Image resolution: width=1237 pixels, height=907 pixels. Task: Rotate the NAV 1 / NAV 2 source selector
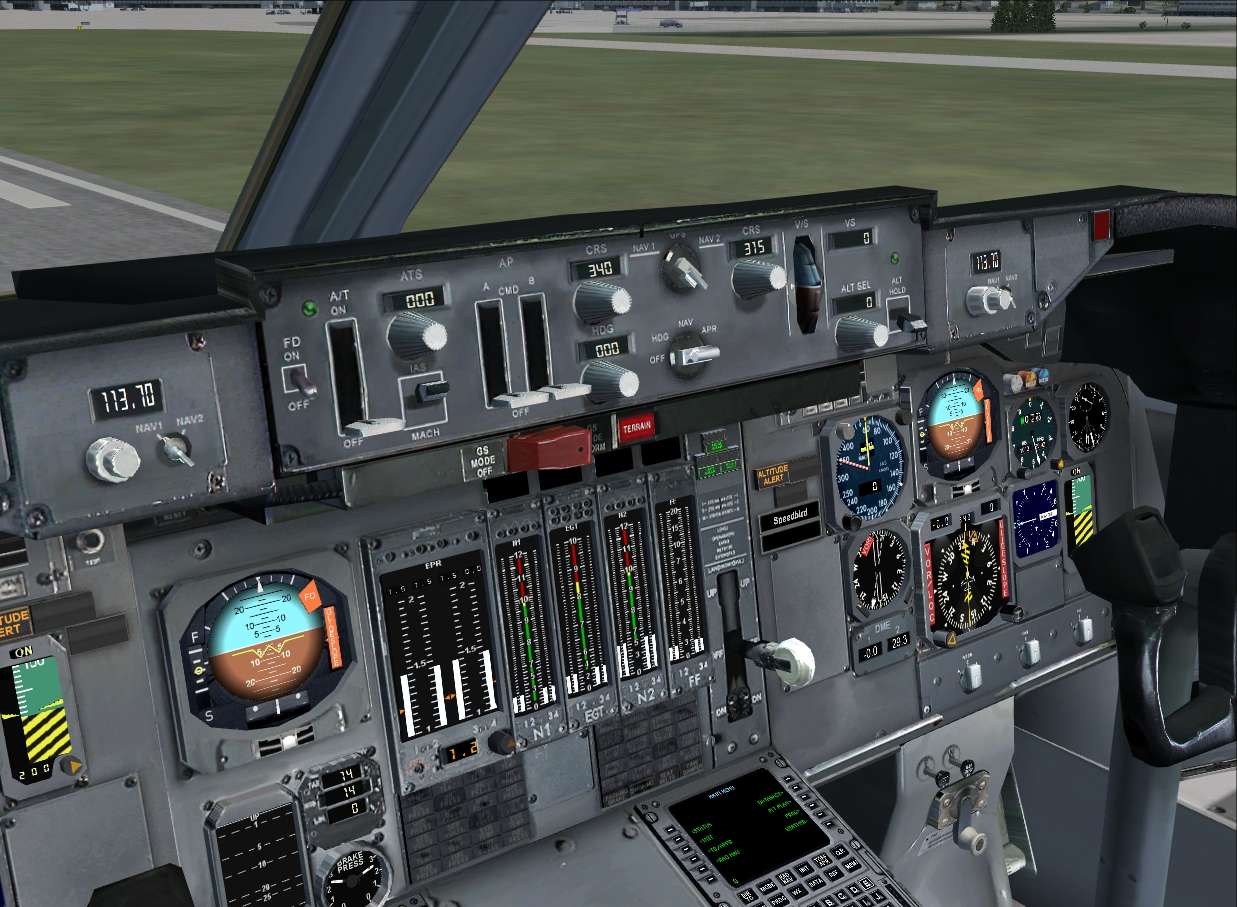[x=684, y=268]
